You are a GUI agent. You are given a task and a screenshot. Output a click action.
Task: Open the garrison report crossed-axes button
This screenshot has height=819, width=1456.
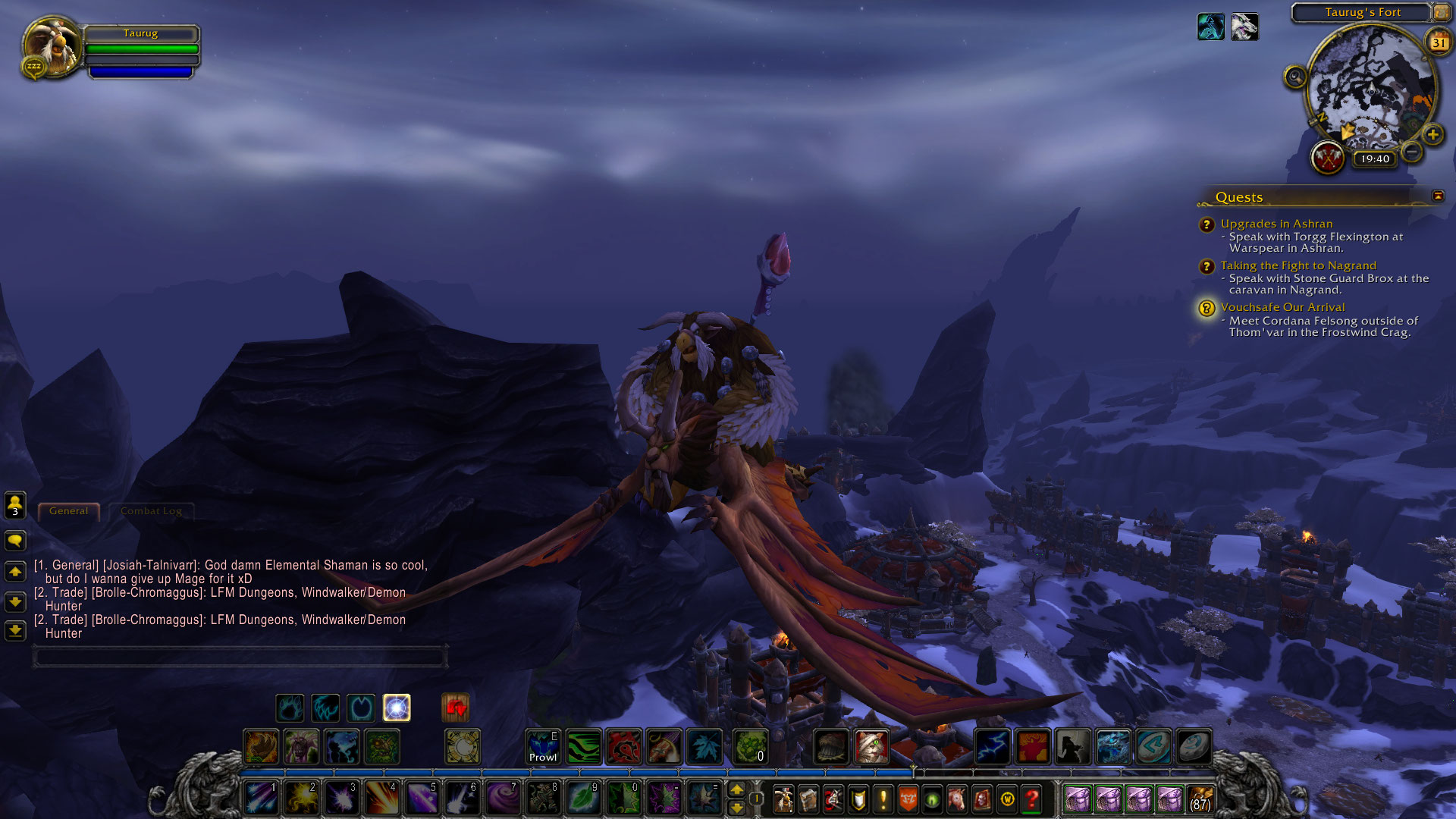1328,158
